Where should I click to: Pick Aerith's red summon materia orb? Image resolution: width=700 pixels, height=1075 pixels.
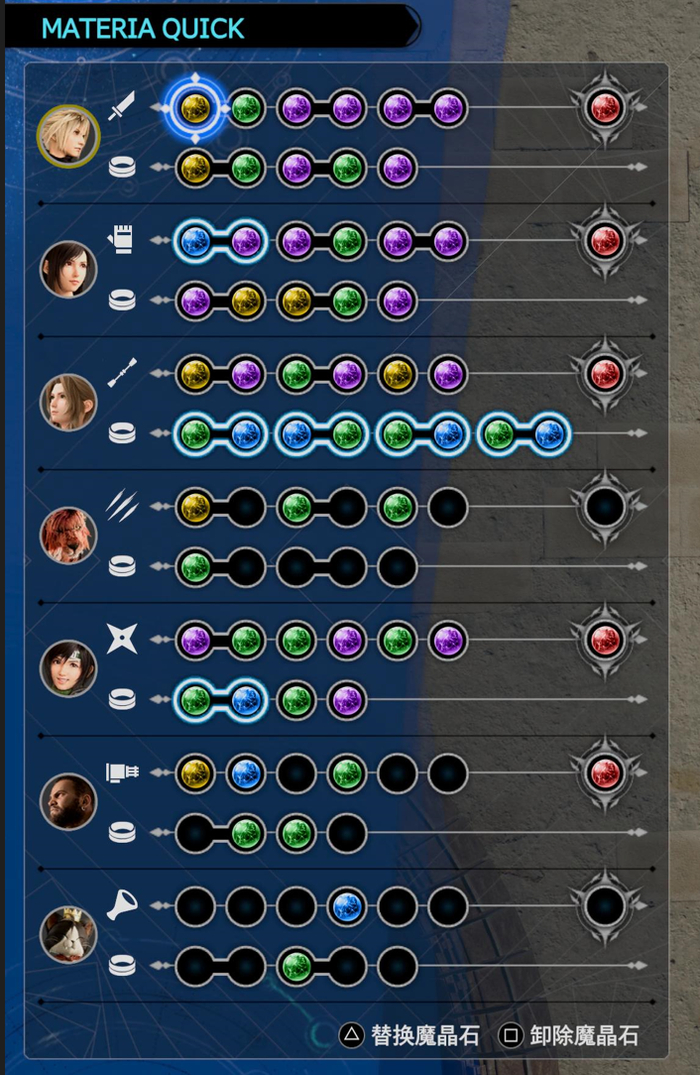point(605,374)
